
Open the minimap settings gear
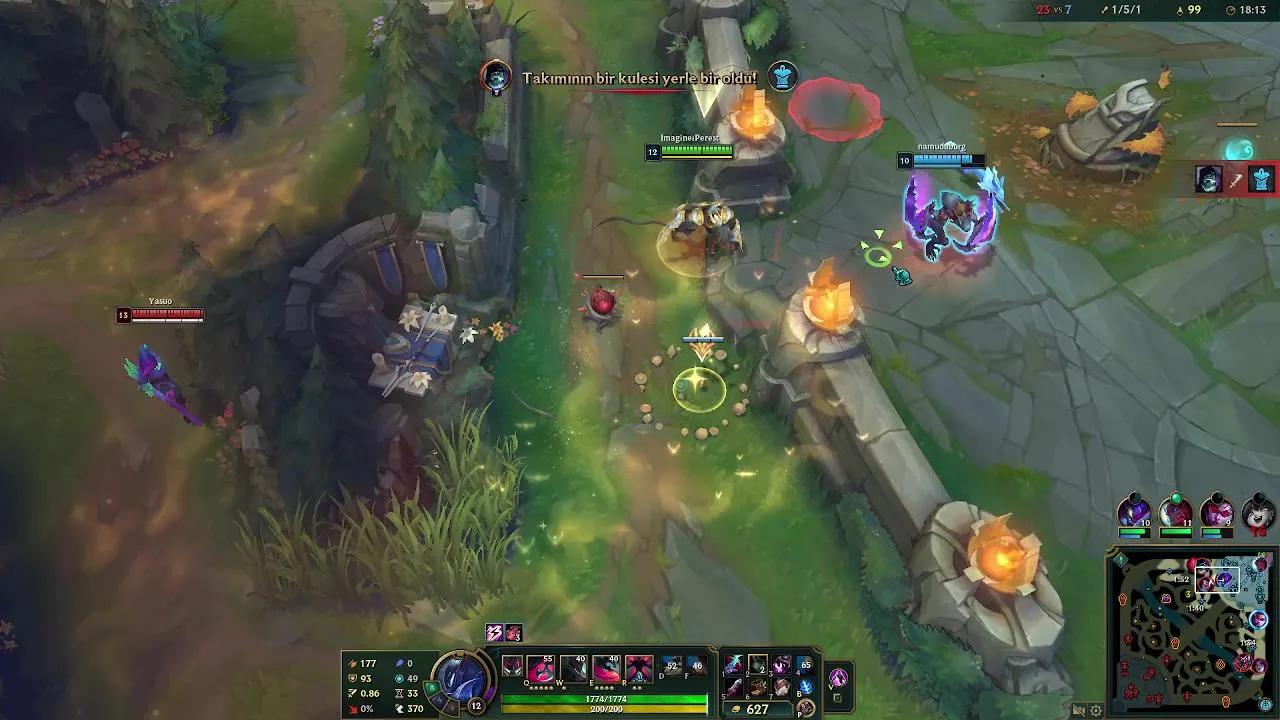click(x=1096, y=710)
